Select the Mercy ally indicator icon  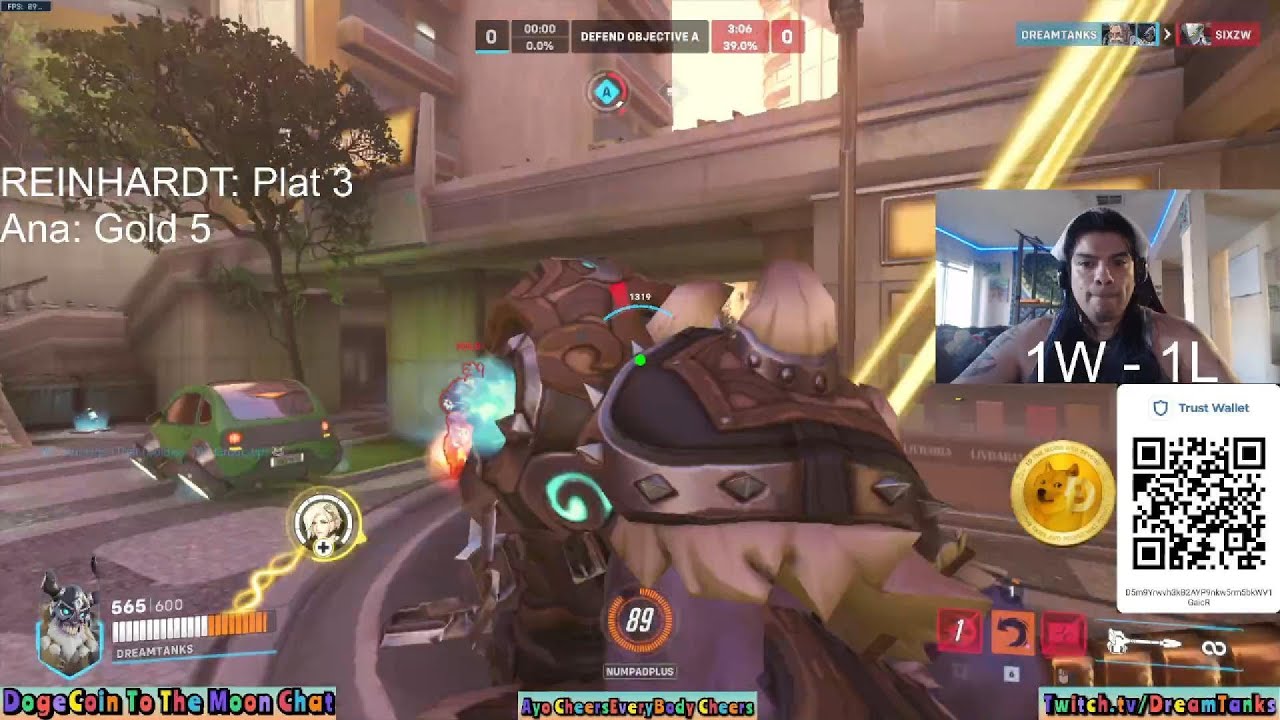(x=323, y=524)
